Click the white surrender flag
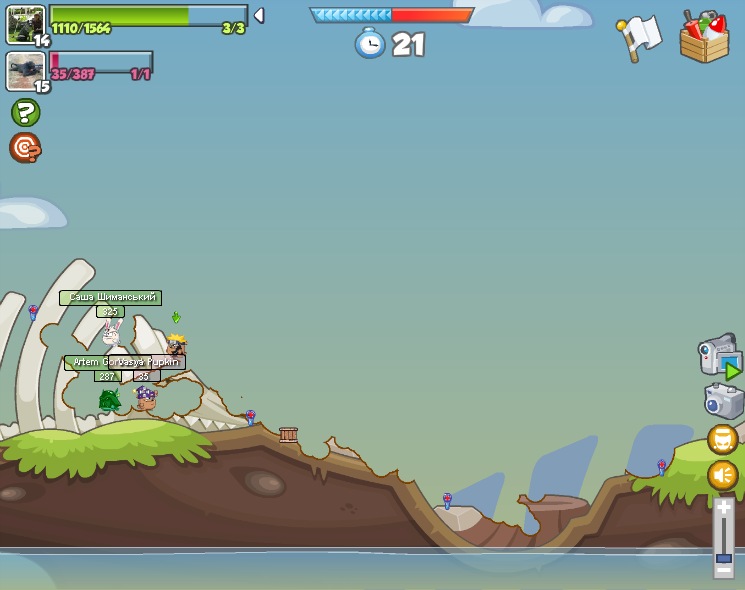 pyautogui.click(x=640, y=36)
